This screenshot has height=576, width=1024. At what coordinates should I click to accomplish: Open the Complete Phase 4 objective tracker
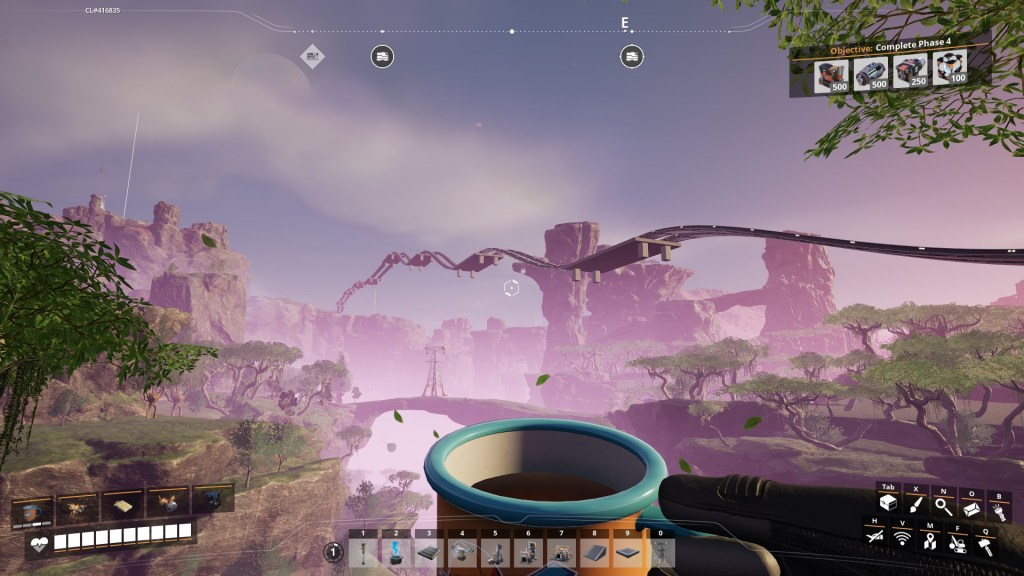[890, 50]
